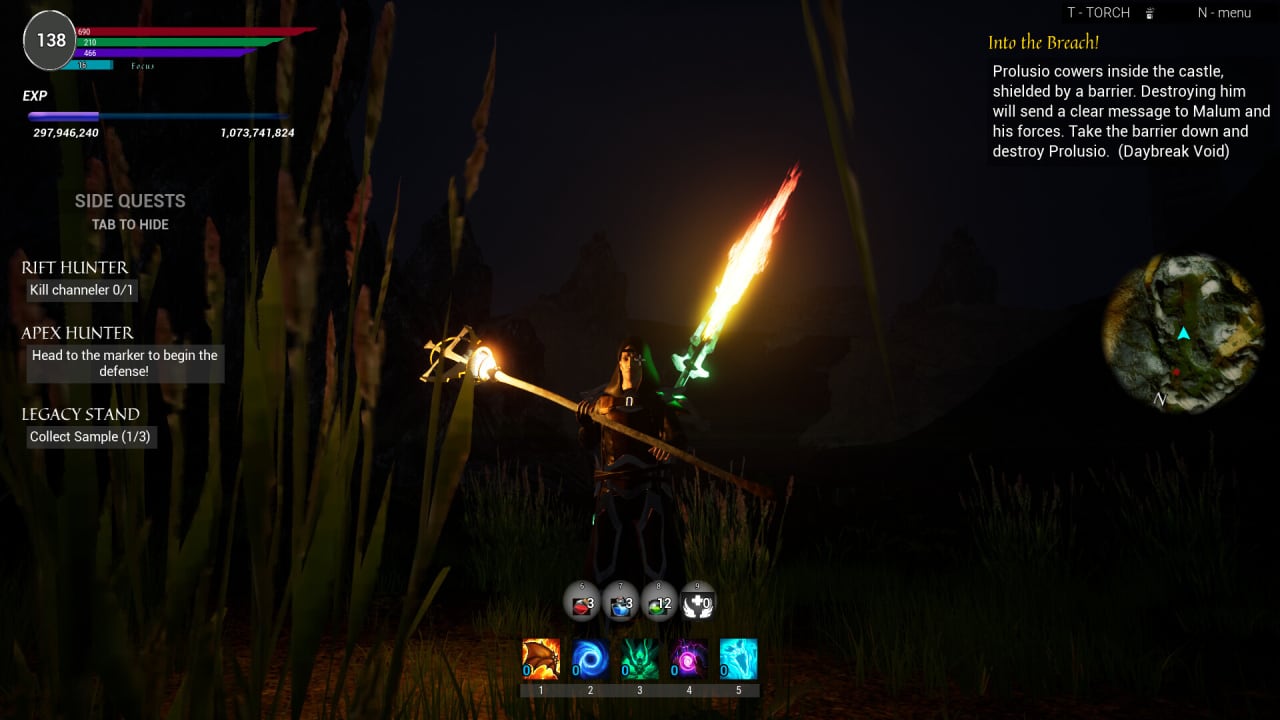
Task: Select the Rift Hunter side quest
Action: pos(75,268)
